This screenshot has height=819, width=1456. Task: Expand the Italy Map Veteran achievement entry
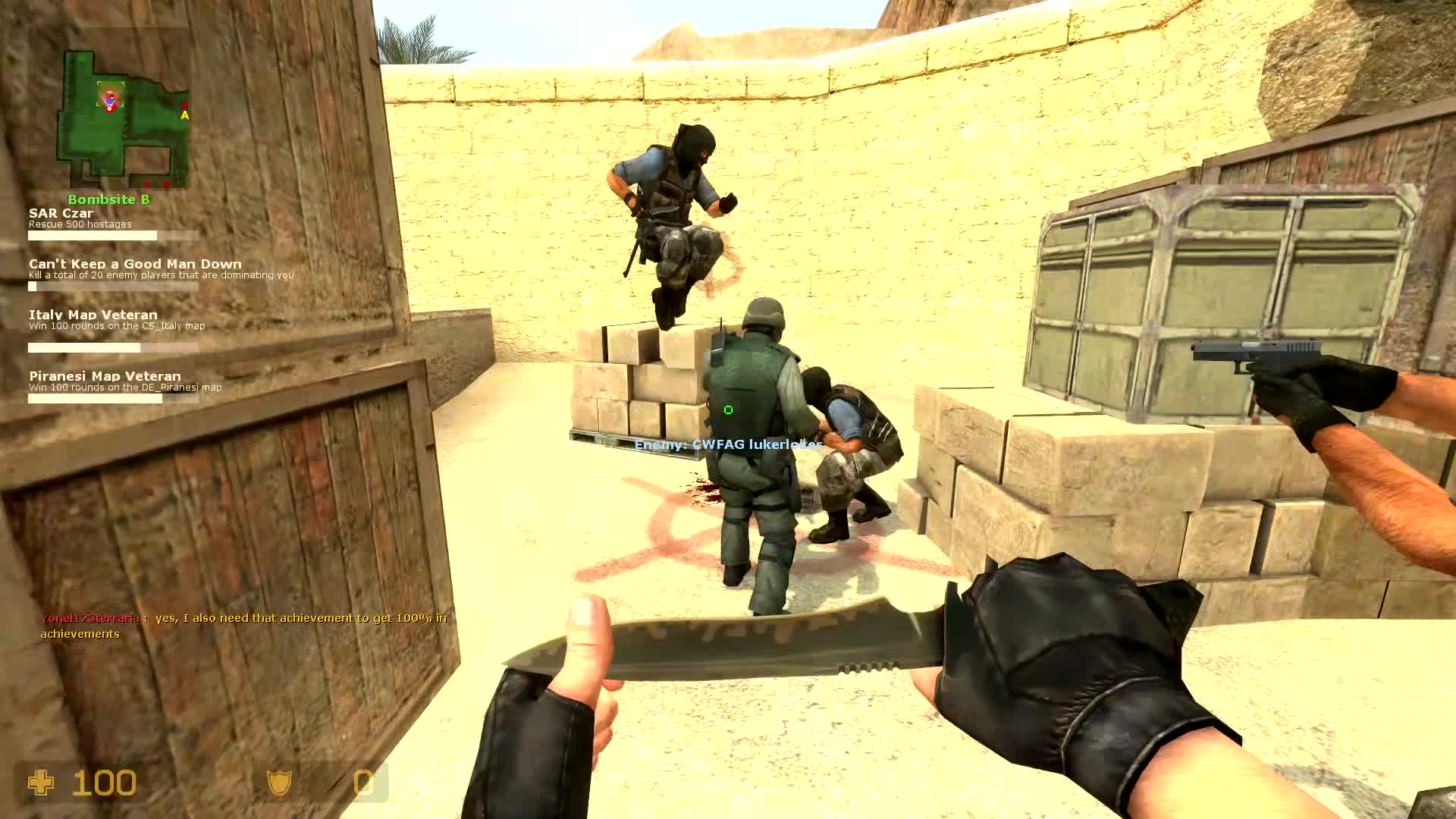pos(93,314)
